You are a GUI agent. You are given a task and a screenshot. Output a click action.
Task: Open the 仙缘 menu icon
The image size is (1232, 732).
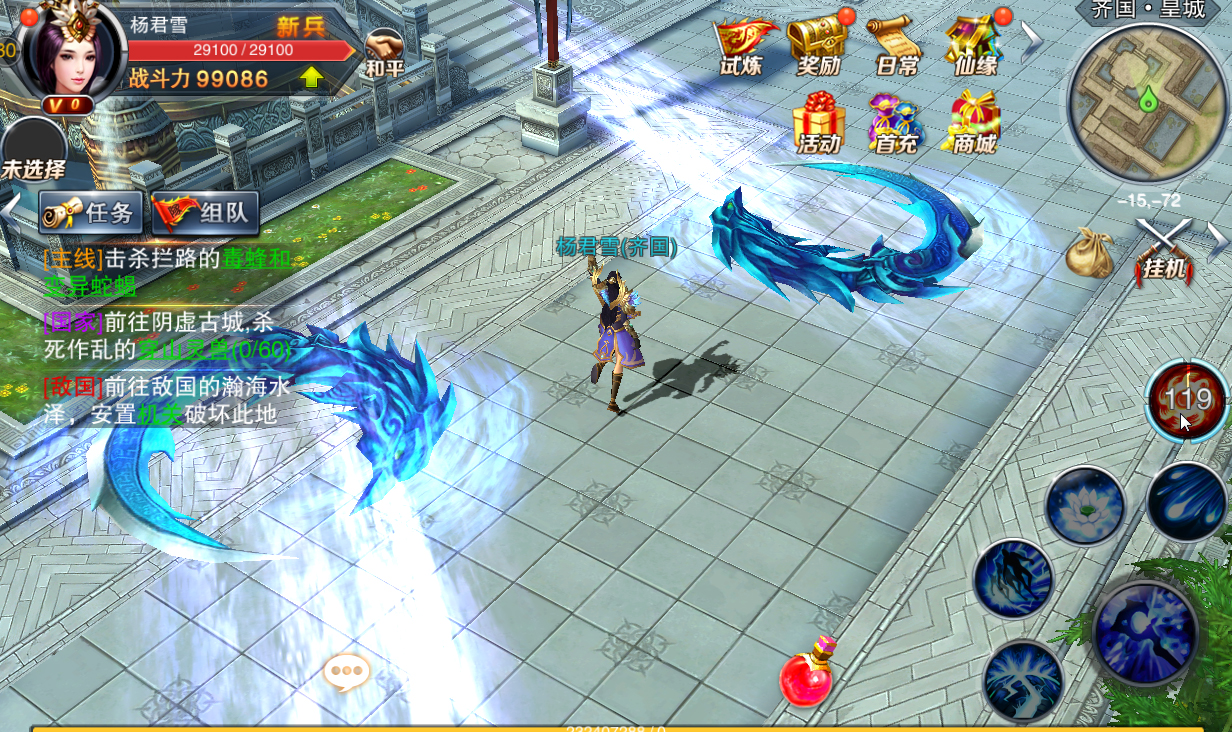(x=975, y=46)
